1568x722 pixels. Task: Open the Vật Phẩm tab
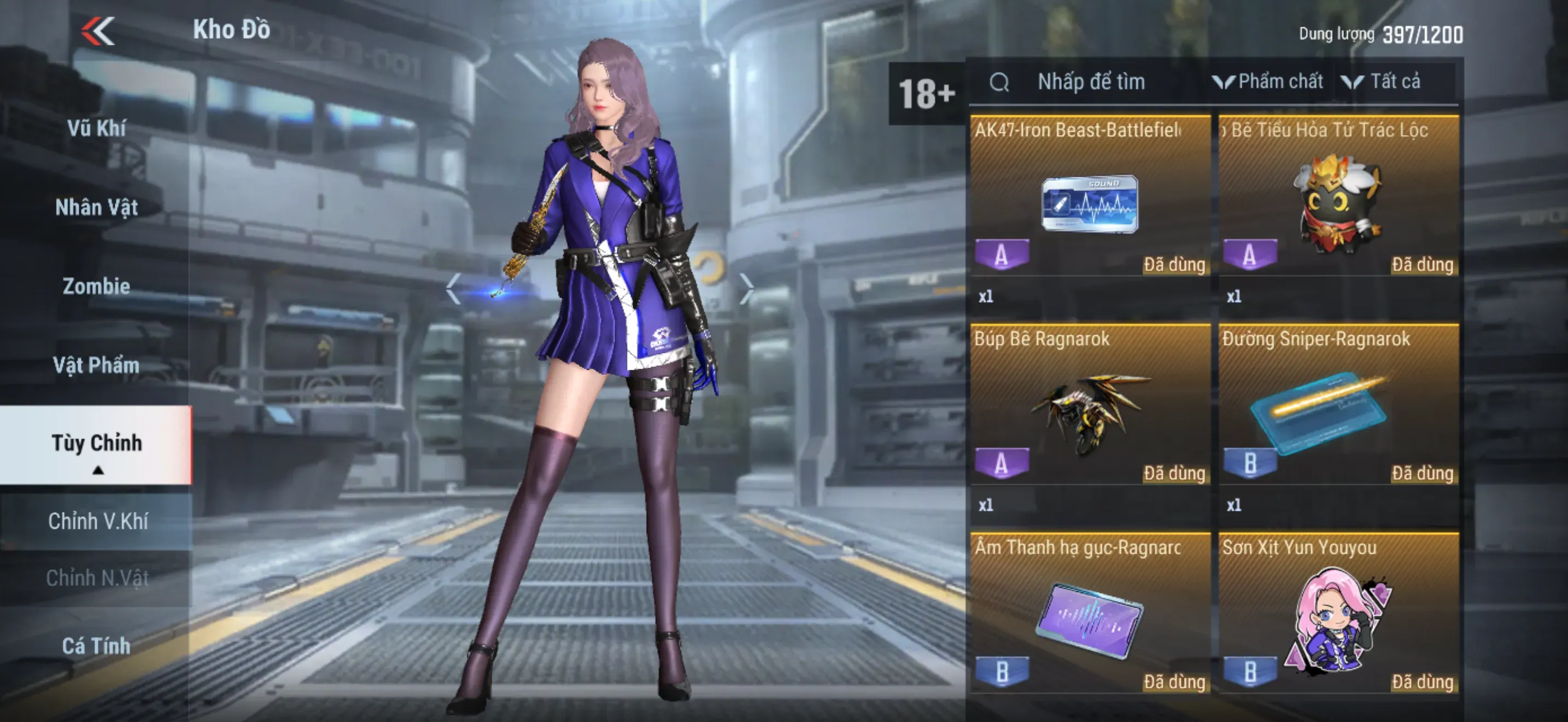(96, 365)
